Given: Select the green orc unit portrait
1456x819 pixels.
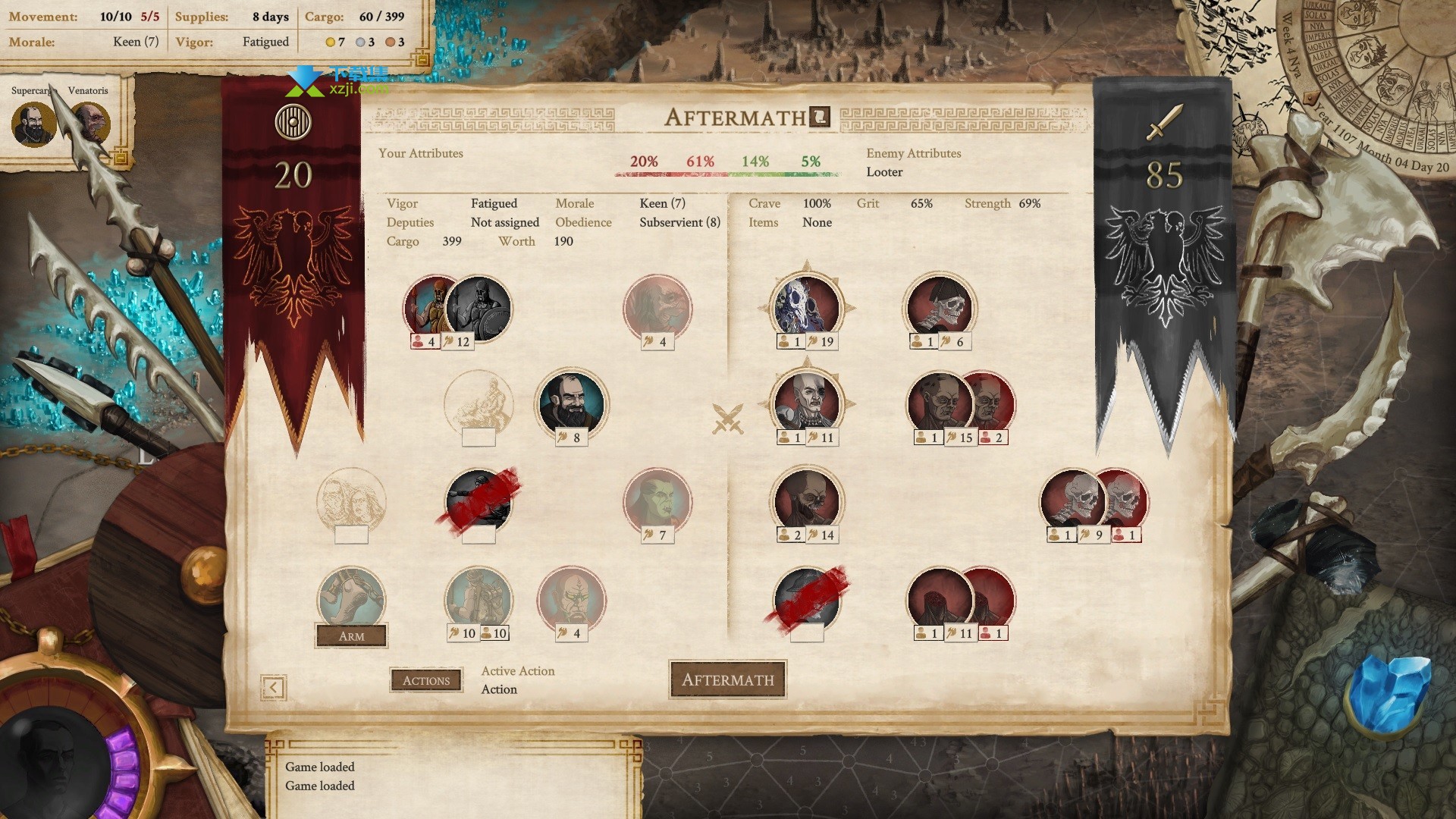Looking at the screenshot, I should [657, 501].
